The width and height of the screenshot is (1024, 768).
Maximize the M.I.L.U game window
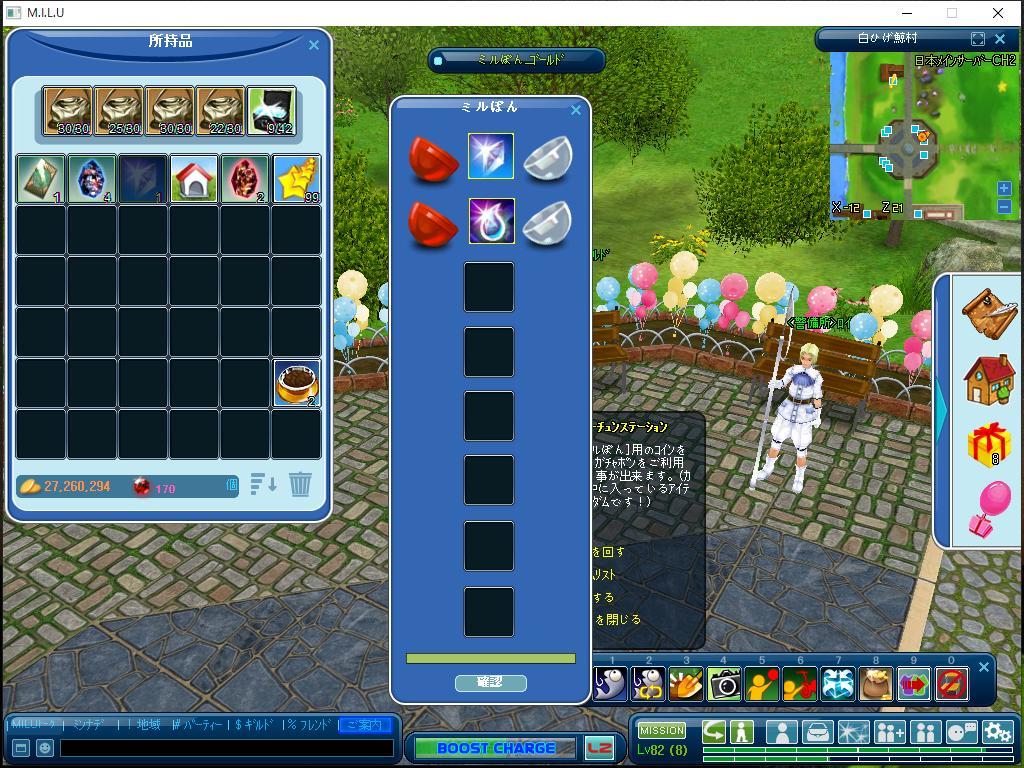point(952,13)
